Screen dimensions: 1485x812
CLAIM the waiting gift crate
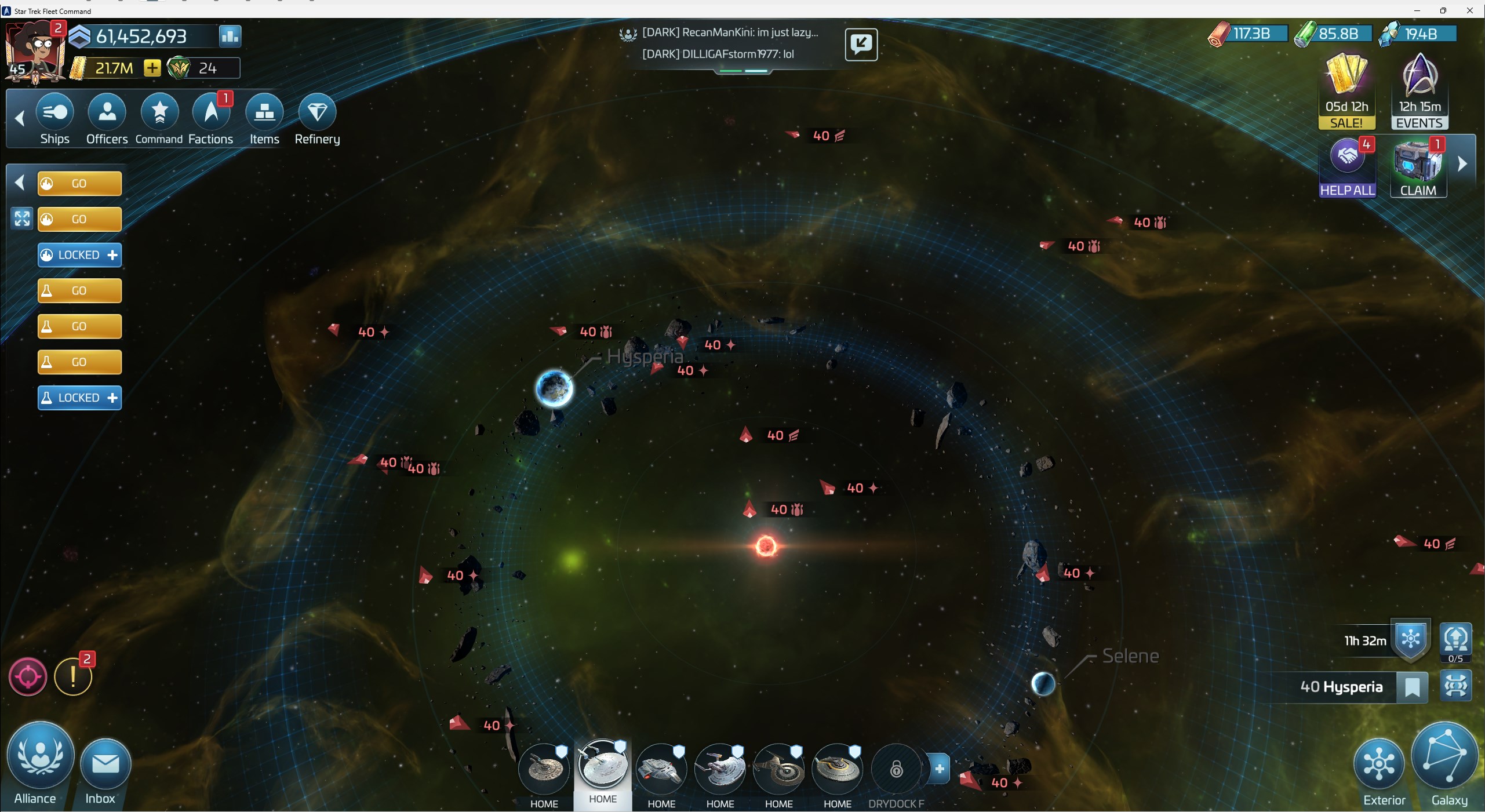click(x=1418, y=166)
